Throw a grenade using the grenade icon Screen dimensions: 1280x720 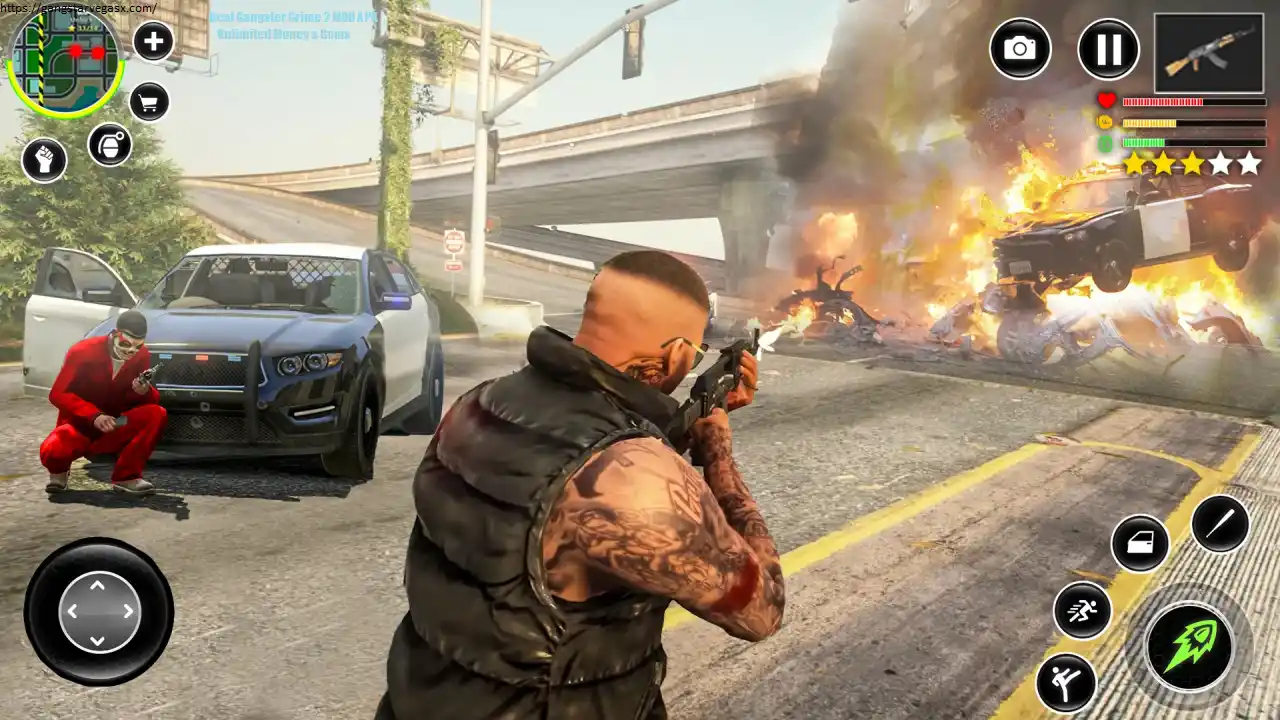pyautogui.click(x=109, y=143)
